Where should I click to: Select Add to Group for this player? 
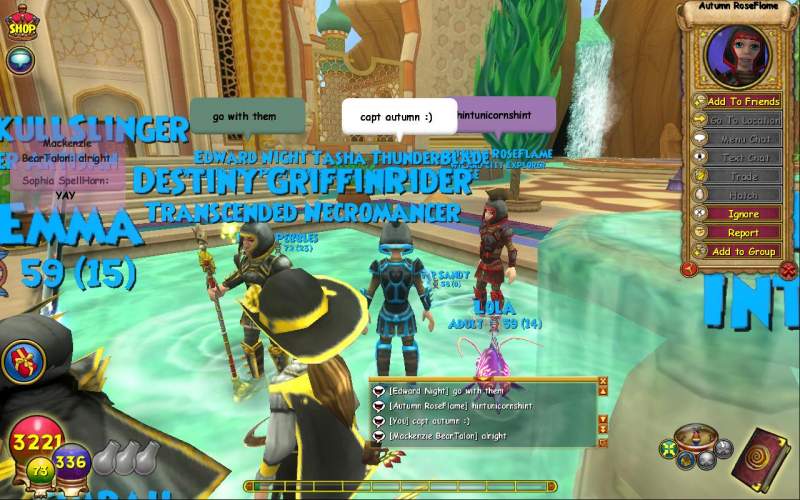743,252
